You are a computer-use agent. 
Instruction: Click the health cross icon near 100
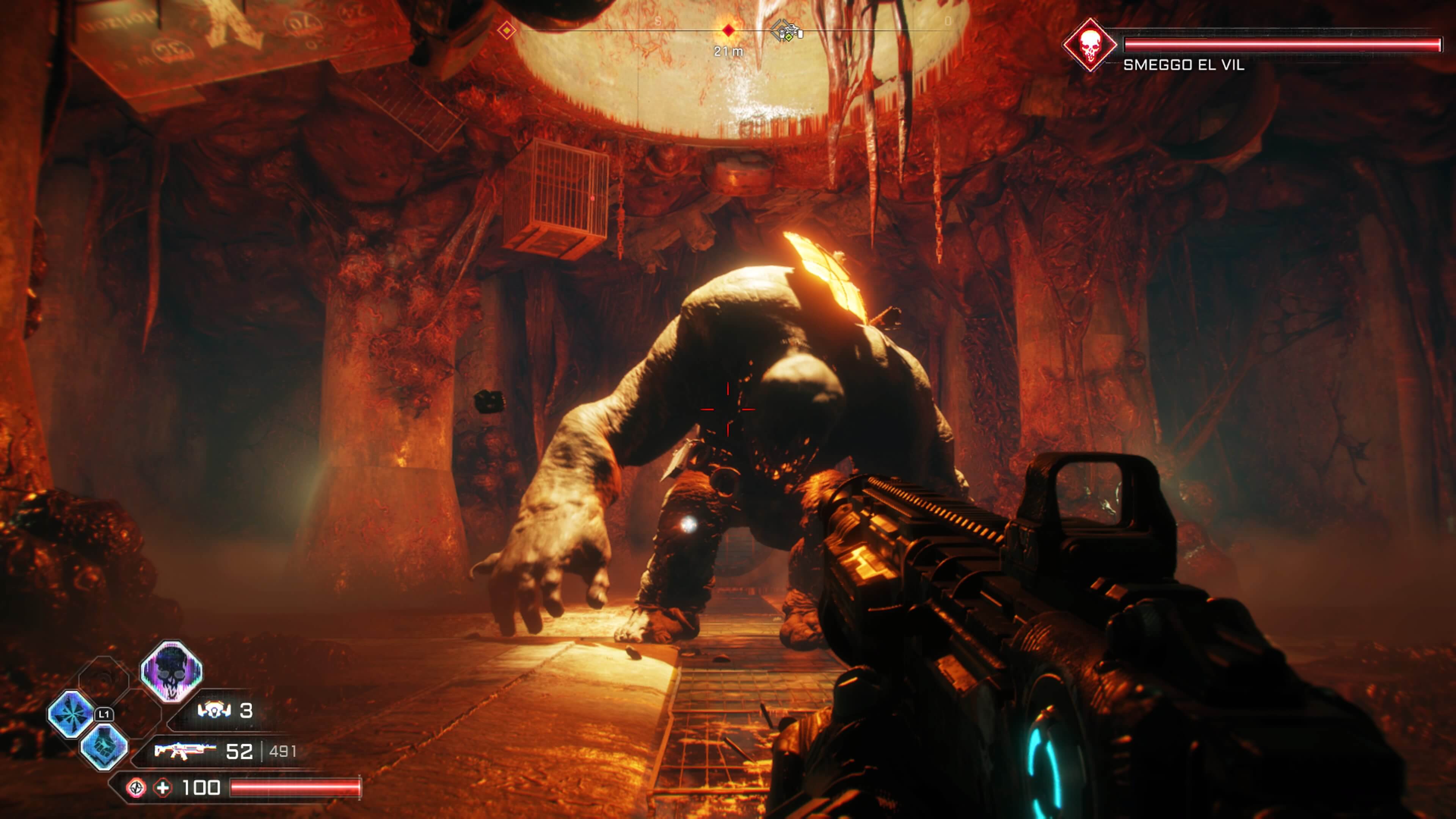(162, 789)
